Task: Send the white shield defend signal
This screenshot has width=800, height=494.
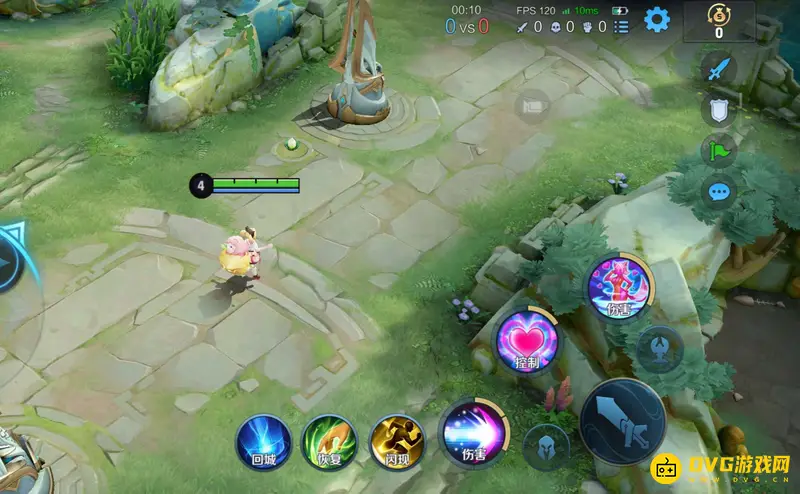Action: (x=718, y=109)
